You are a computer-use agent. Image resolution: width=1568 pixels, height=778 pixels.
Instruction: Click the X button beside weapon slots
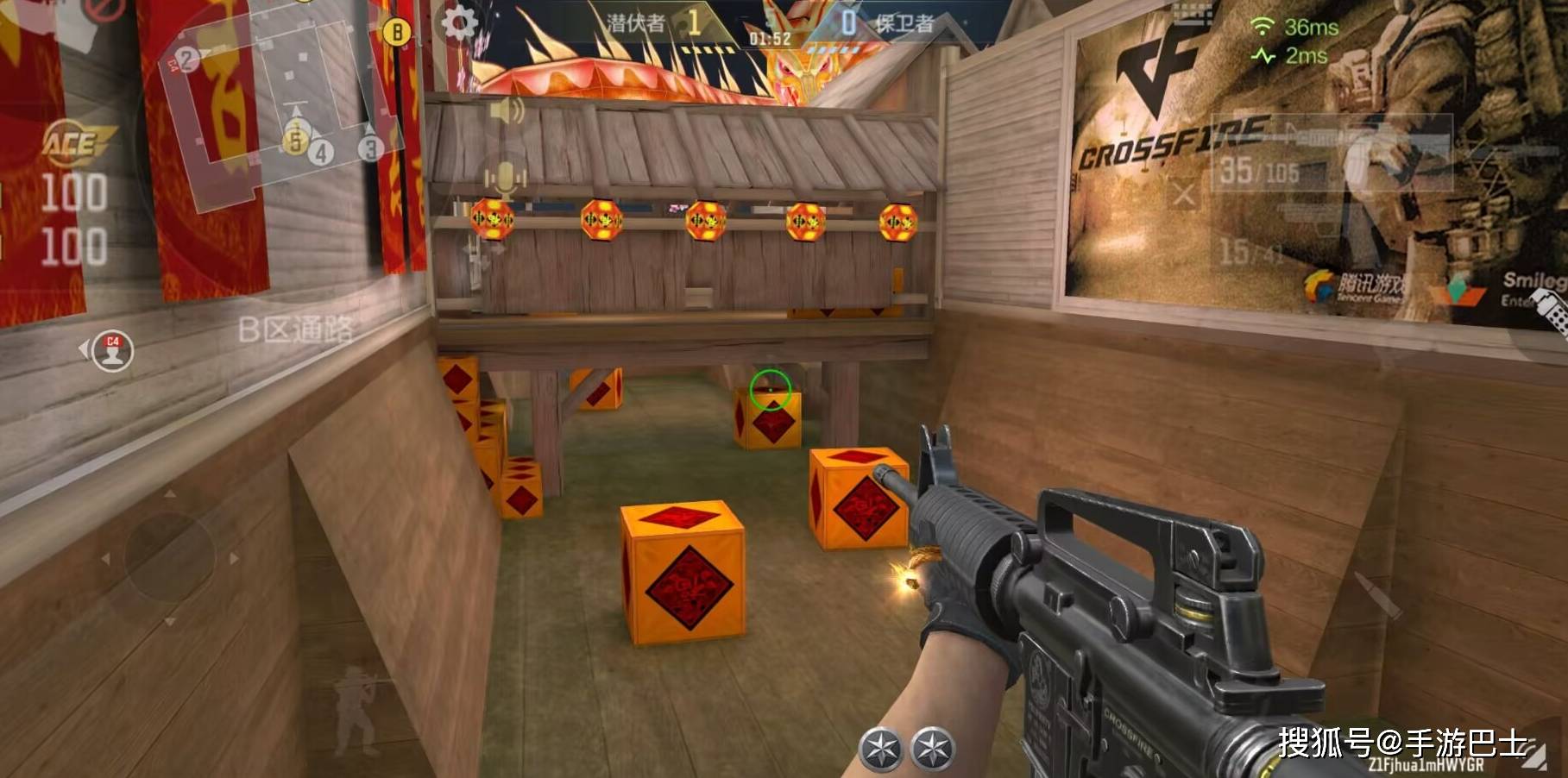coord(1184,196)
